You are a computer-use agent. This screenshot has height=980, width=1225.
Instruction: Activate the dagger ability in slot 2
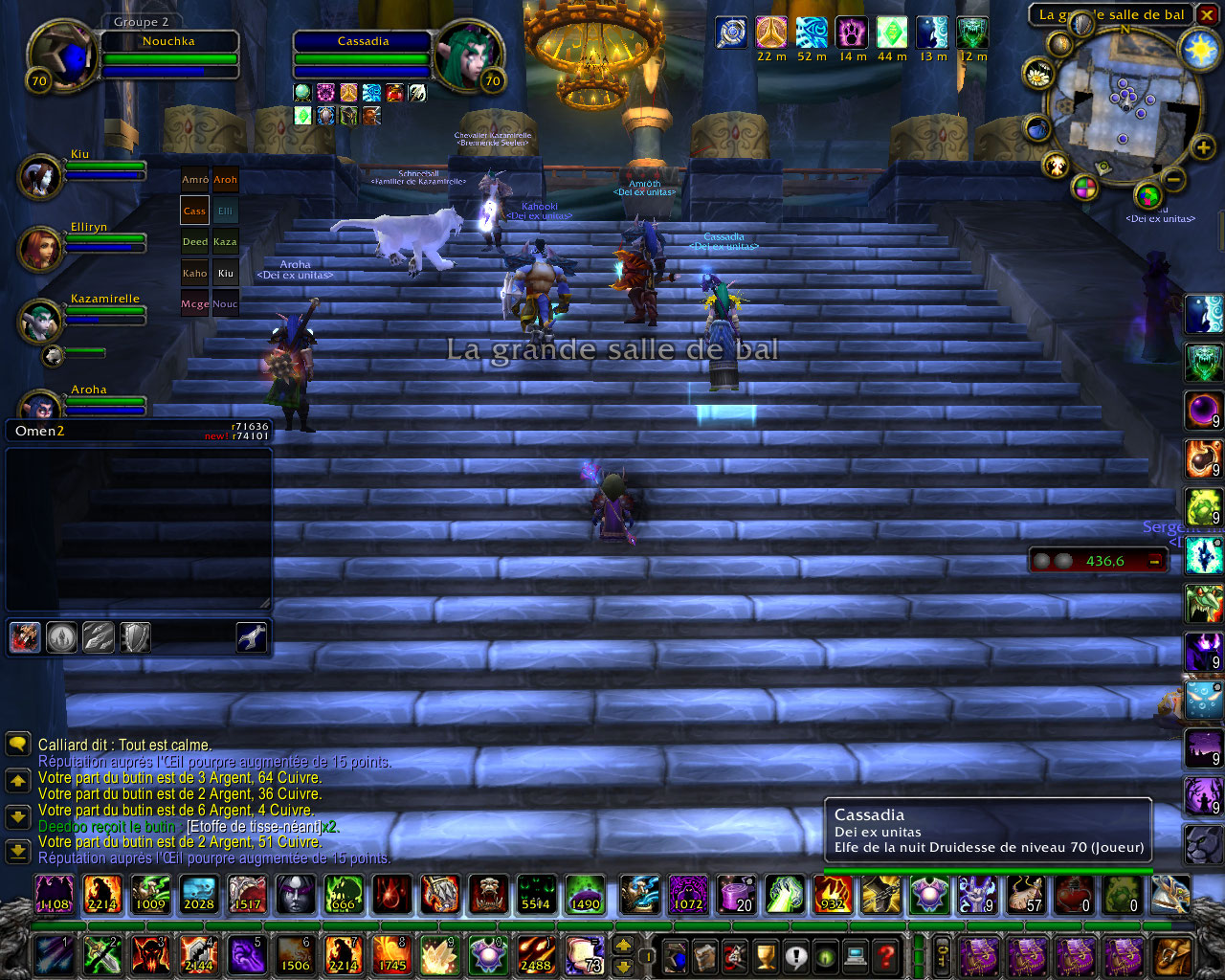pos(100,954)
